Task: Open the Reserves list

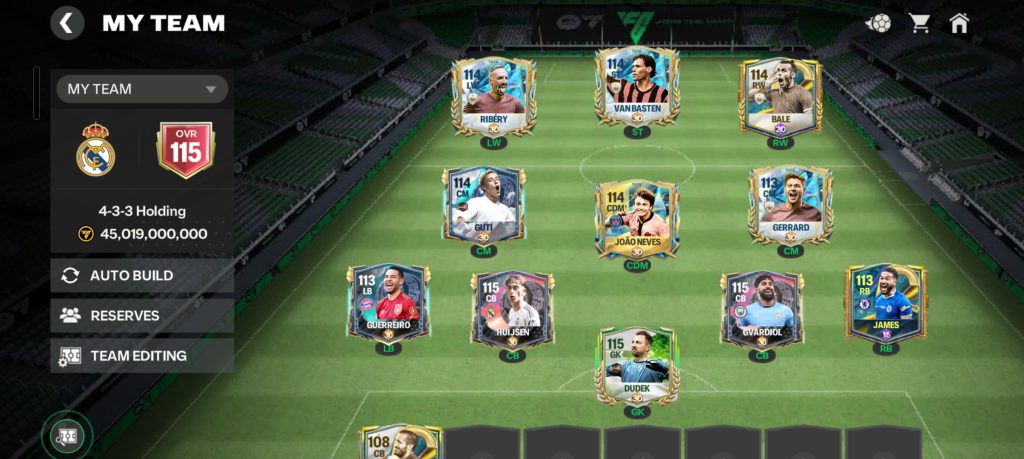Action: click(142, 315)
